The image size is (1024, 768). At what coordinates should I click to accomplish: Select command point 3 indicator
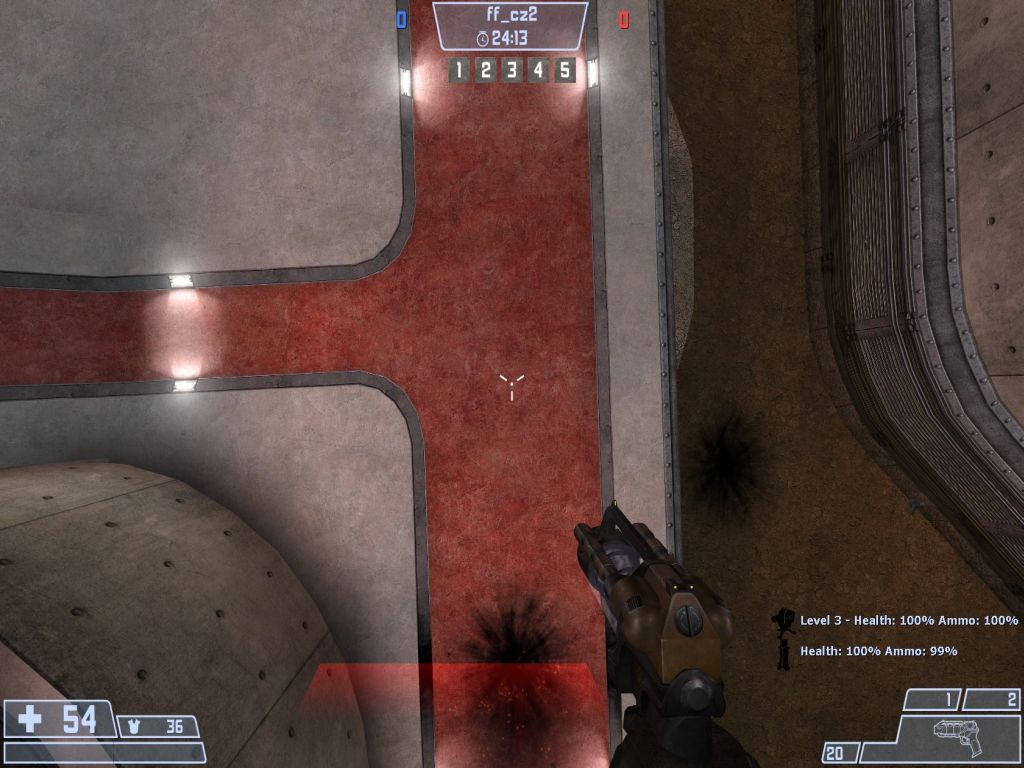click(x=512, y=70)
